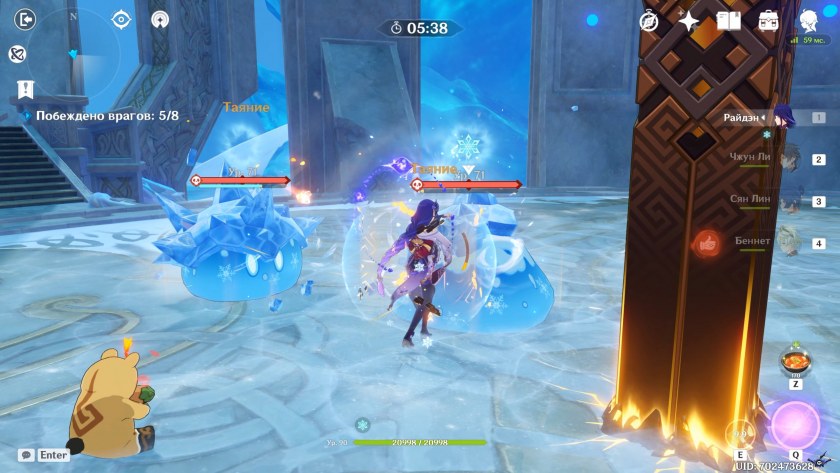Open the Wish menu star icon
This screenshot has width=840, height=473.
click(x=689, y=20)
